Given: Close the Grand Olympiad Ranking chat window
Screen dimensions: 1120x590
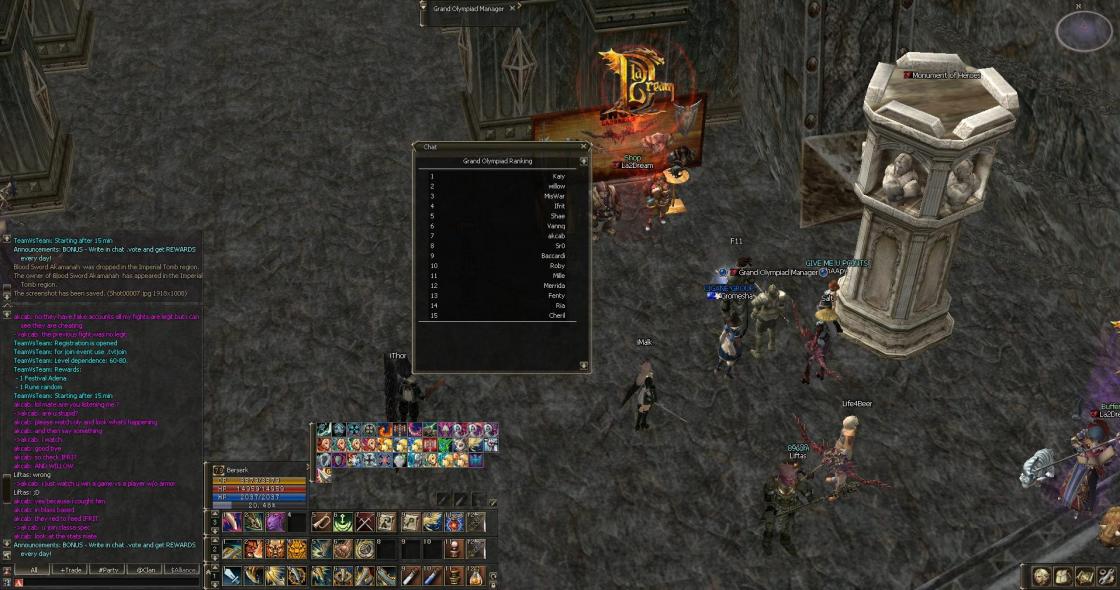Looking at the screenshot, I should click(x=583, y=147).
